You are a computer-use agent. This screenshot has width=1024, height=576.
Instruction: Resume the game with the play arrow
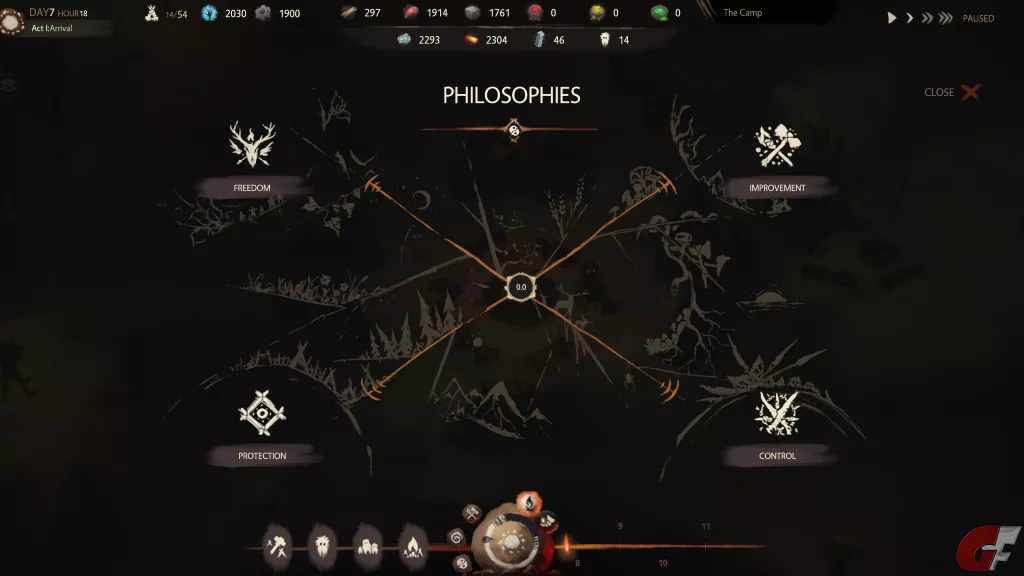(x=892, y=18)
